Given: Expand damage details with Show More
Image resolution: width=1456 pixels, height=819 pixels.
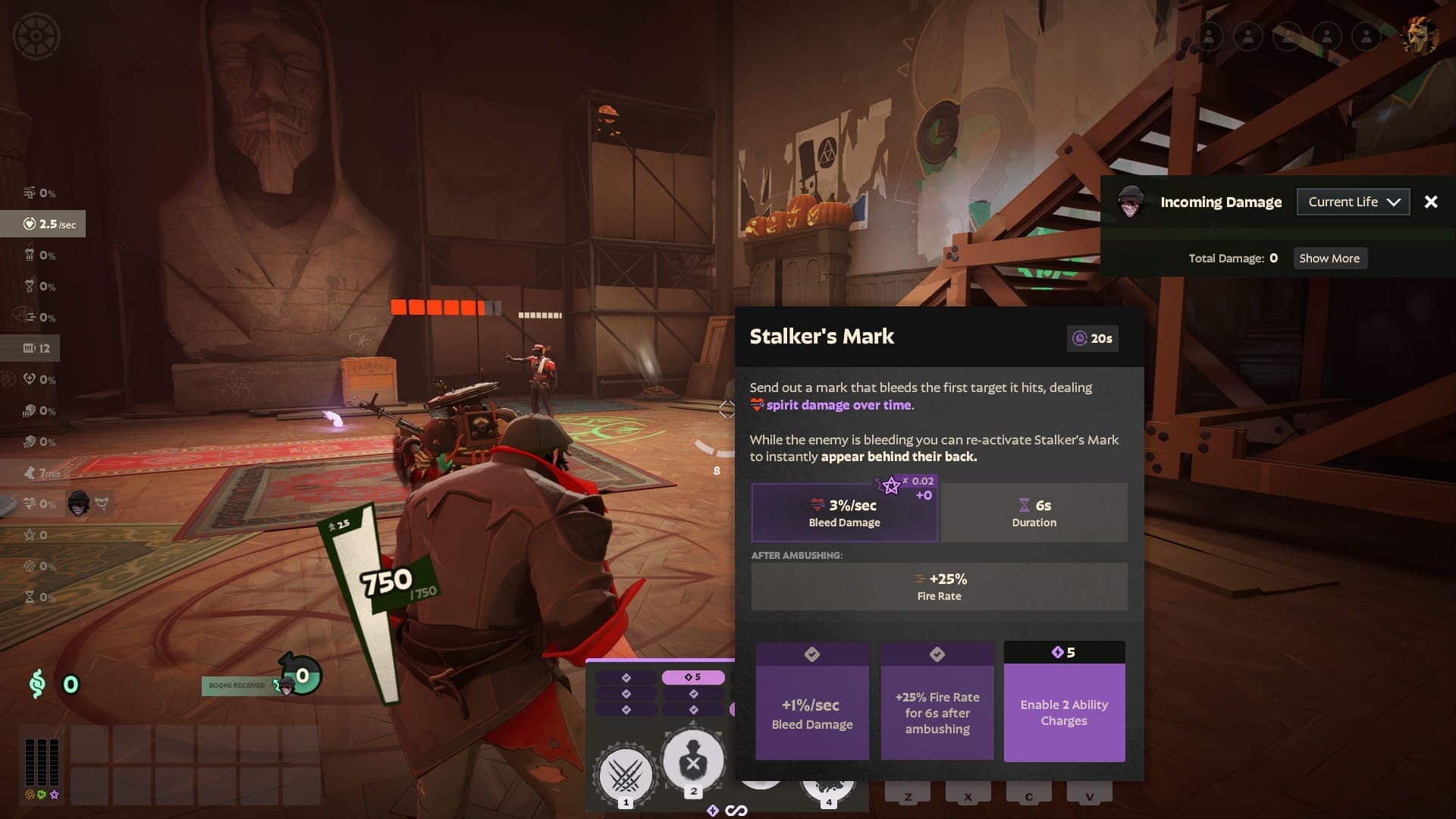Looking at the screenshot, I should tap(1329, 258).
